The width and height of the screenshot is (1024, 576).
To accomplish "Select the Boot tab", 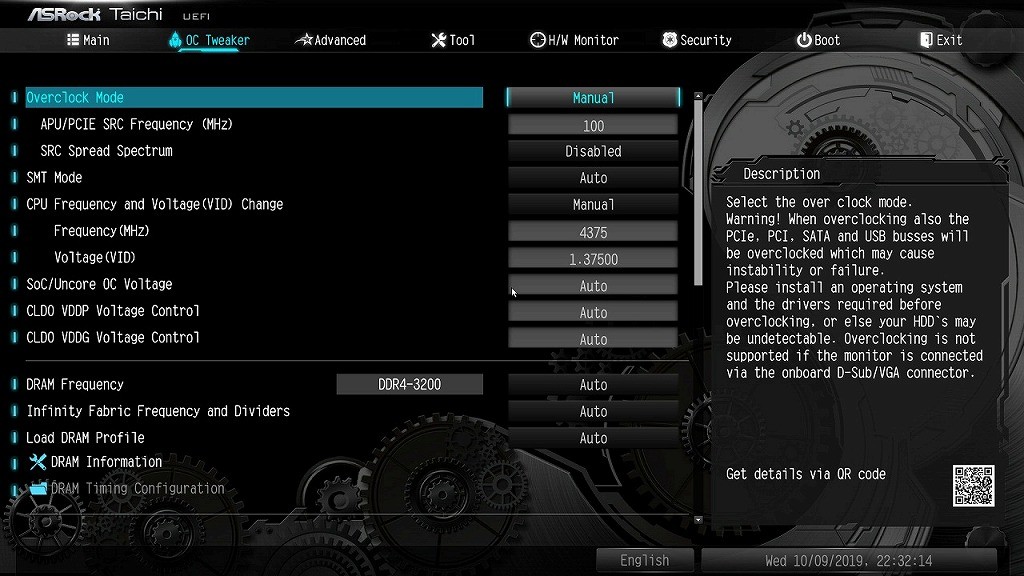I will coord(818,40).
